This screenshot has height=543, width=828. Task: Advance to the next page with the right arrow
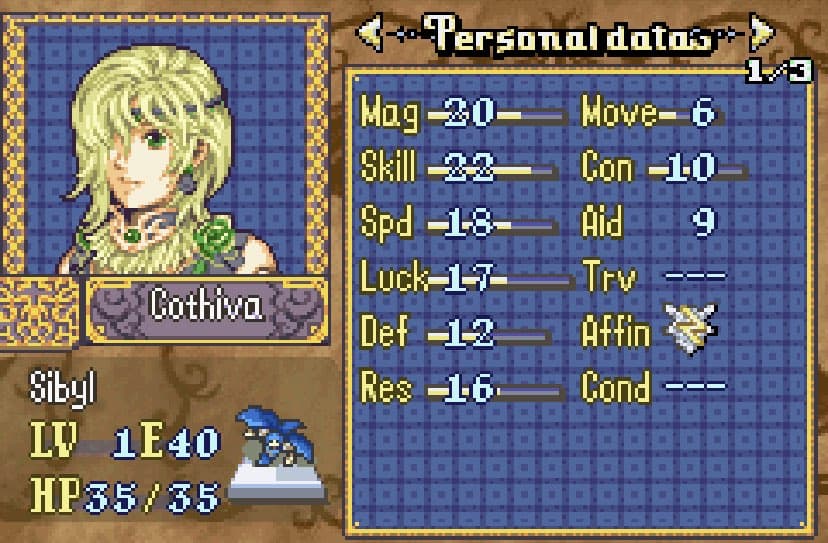tap(762, 35)
